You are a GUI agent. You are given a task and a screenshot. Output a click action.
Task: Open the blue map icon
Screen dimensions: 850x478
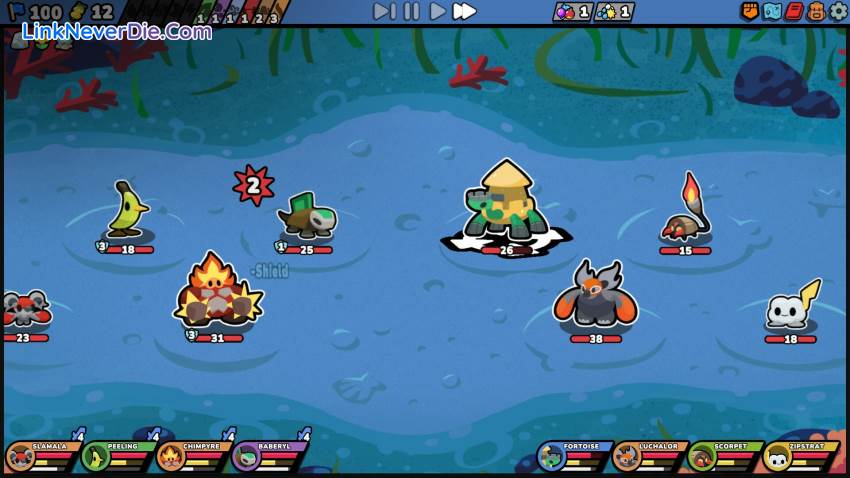(x=772, y=11)
